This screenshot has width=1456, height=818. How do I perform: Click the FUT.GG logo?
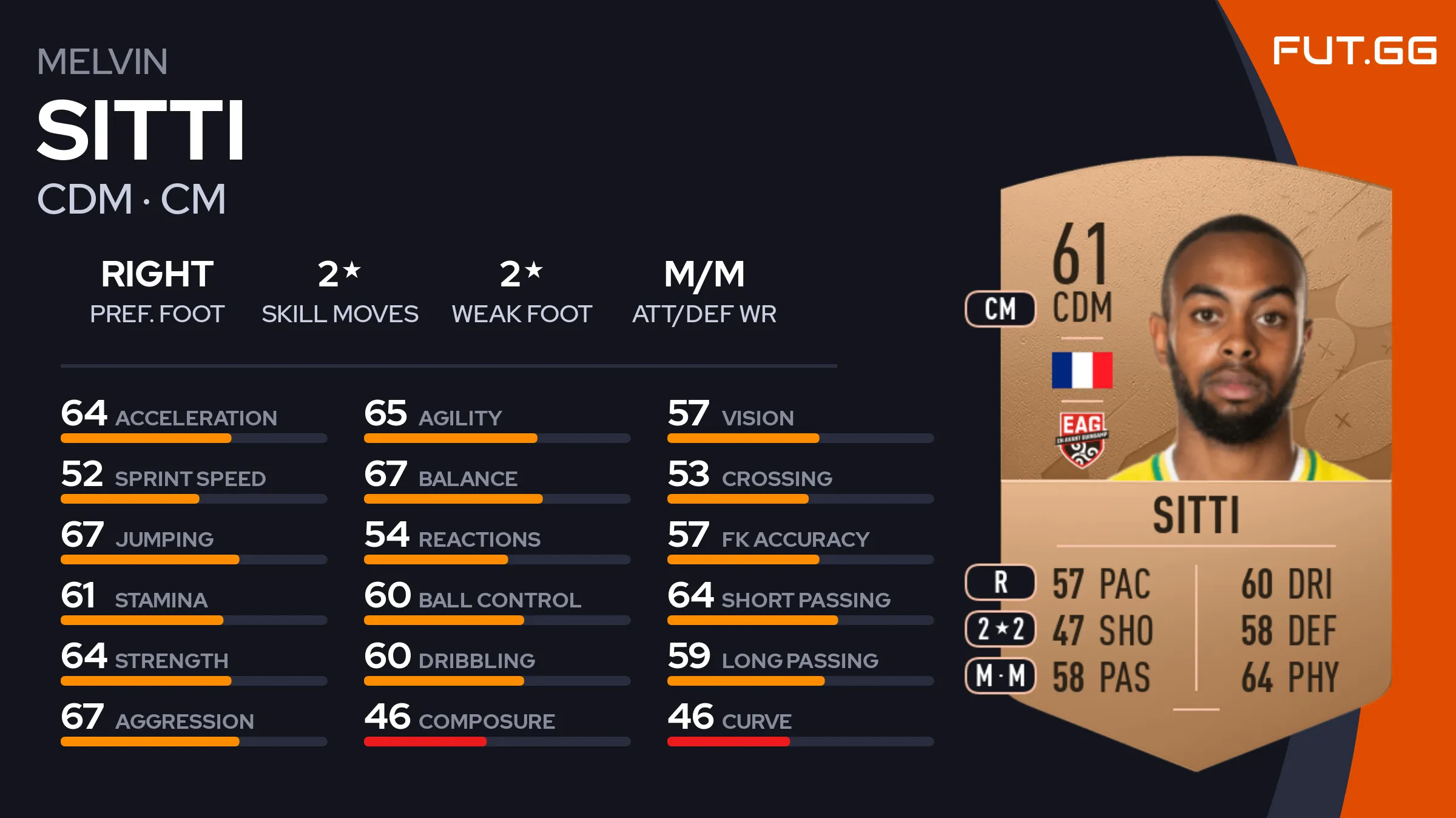point(1354,50)
